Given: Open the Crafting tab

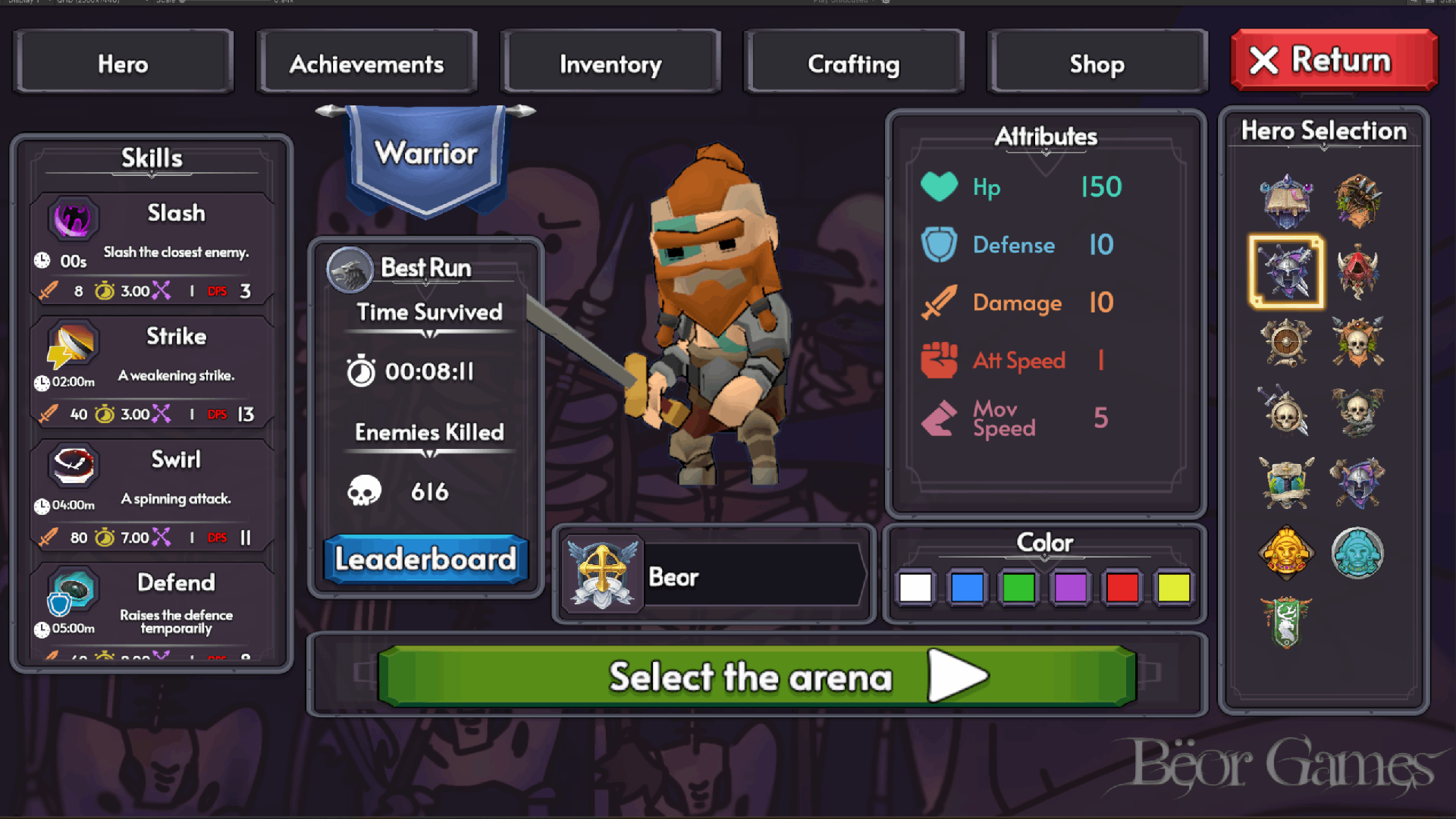Looking at the screenshot, I should (852, 64).
